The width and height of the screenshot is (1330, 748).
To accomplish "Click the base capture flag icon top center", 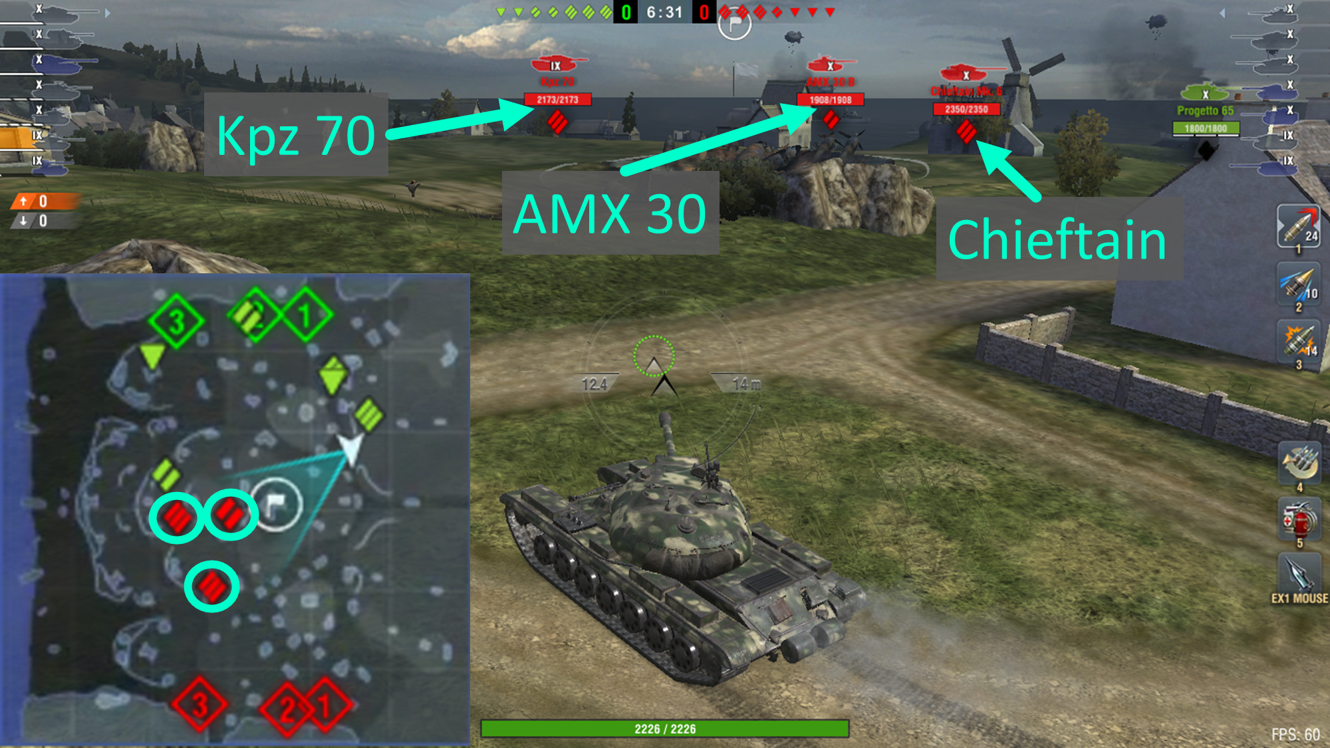I will click(x=733, y=22).
